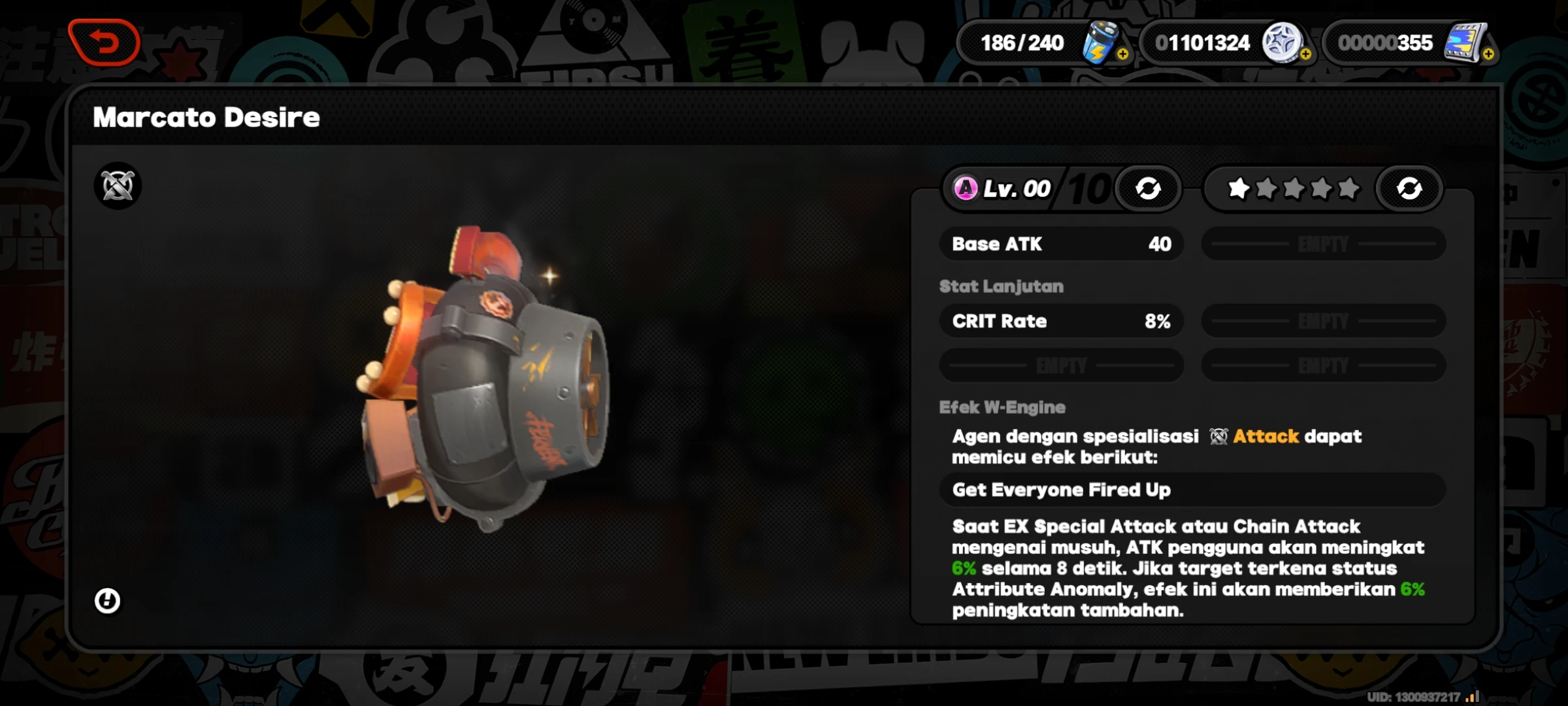
Task: Select the first star in the rating row
Action: click(1239, 188)
